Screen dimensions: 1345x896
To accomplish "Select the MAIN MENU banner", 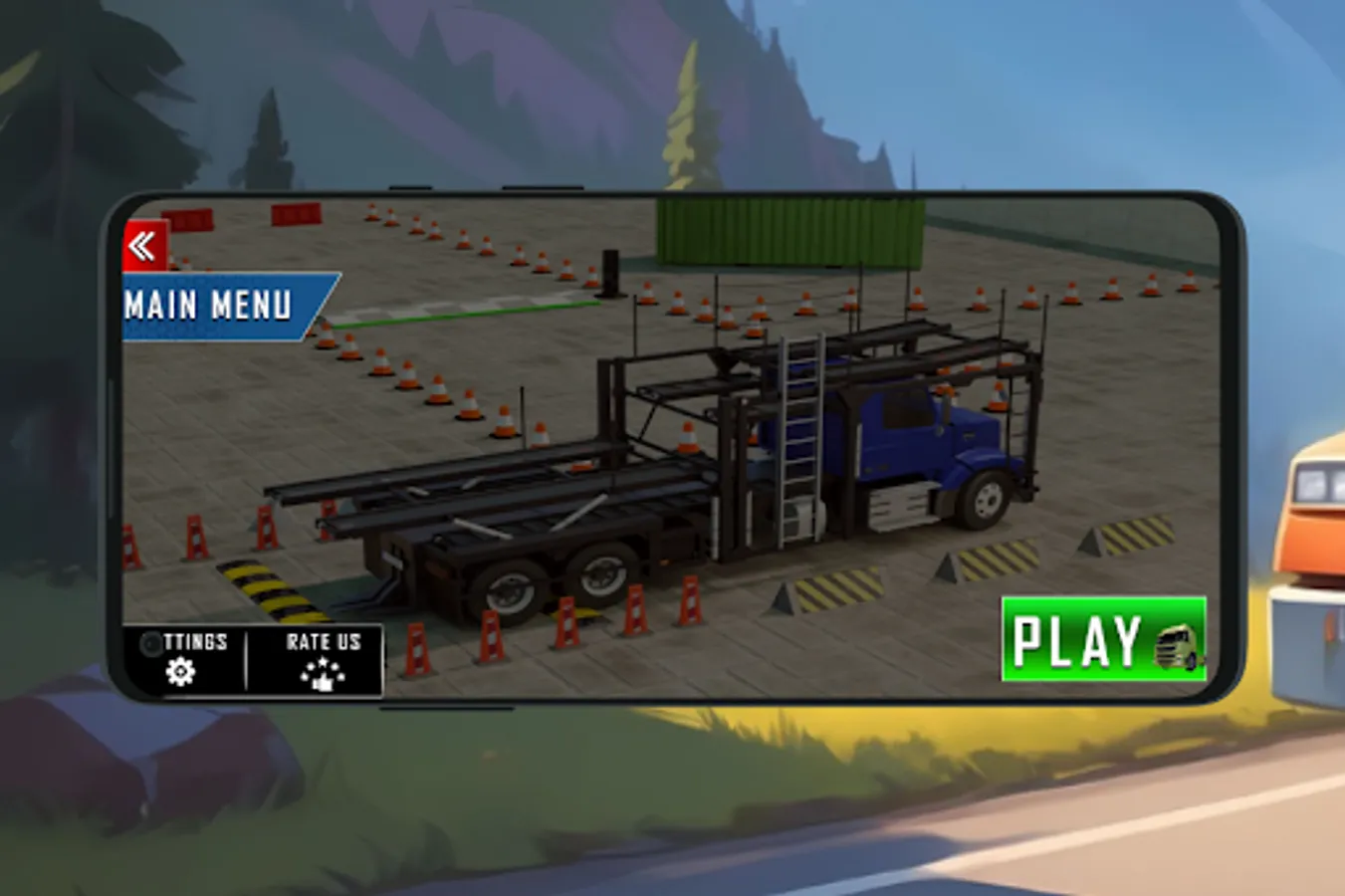I will point(212,308).
